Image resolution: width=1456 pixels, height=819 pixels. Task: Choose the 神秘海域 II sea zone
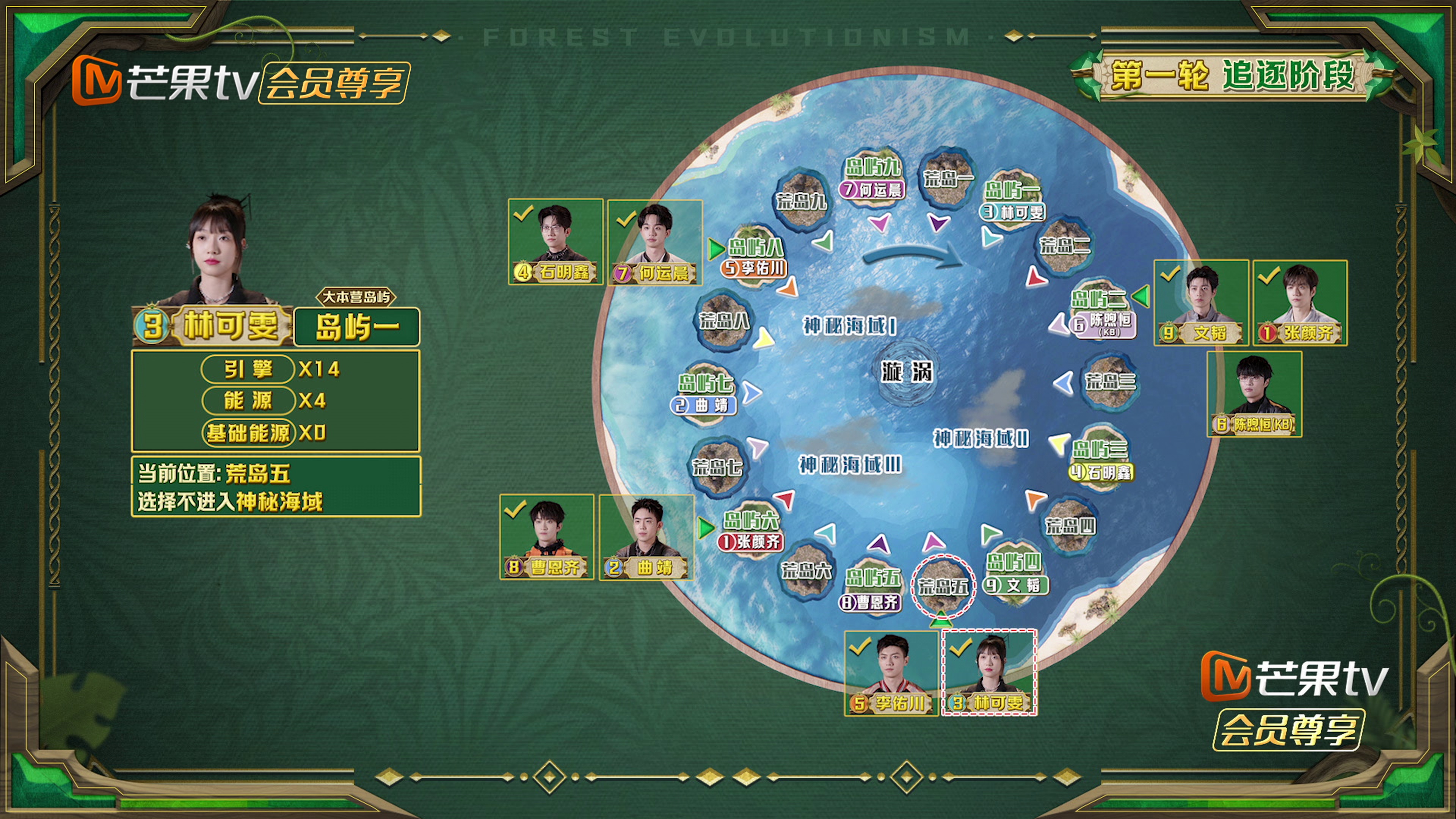(x=980, y=438)
